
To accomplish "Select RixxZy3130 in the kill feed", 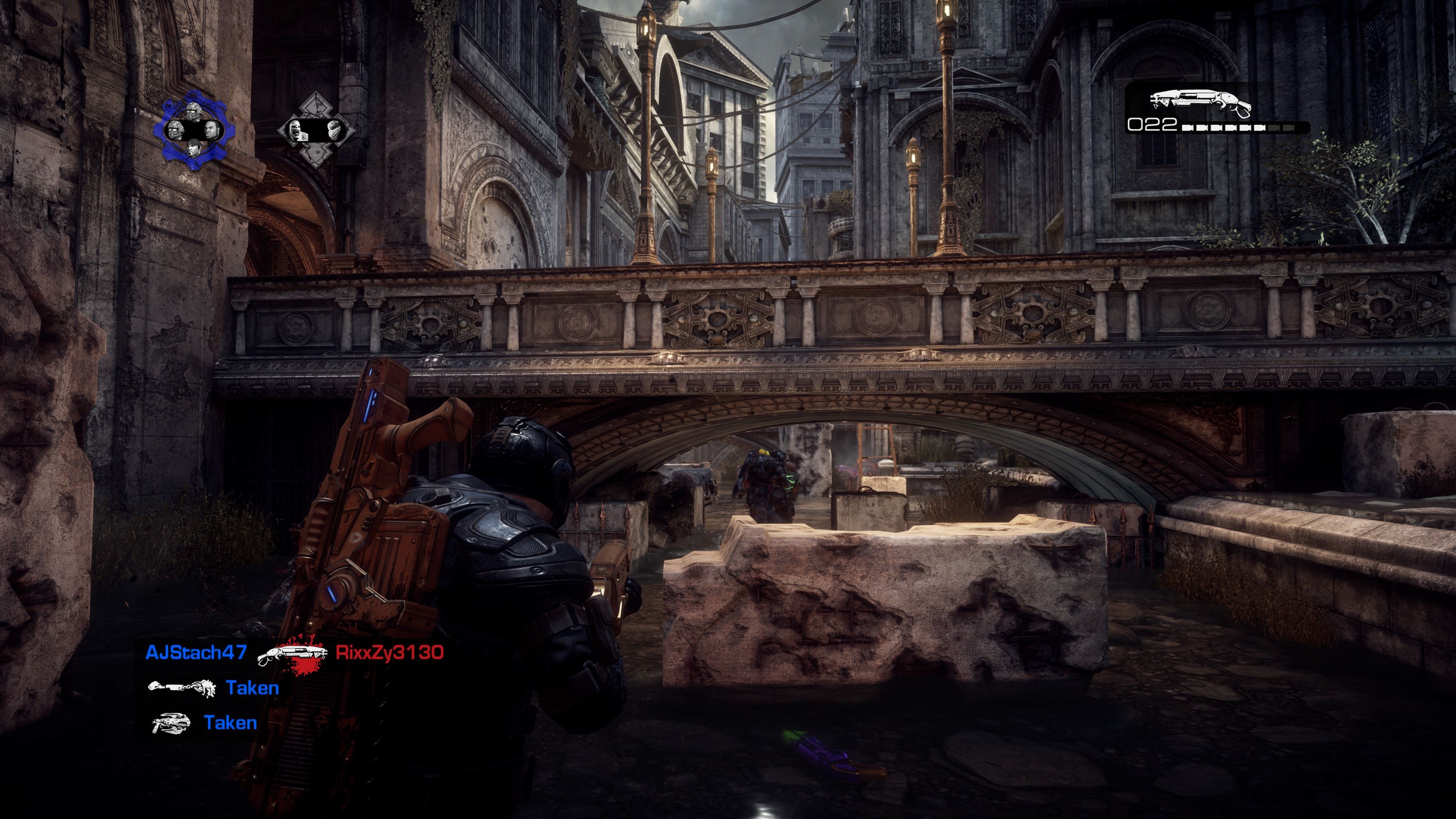I will [389, 652].
